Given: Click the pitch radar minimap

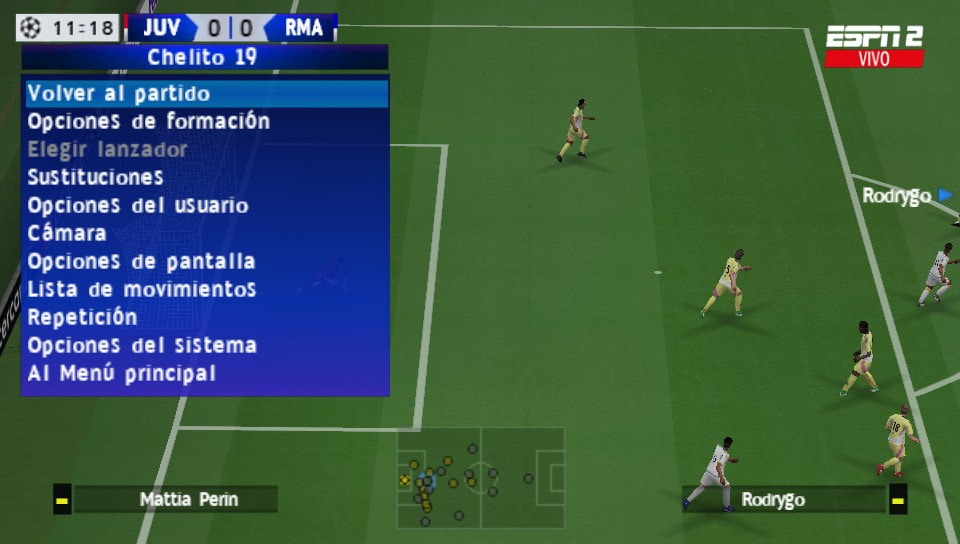Looking at the screenshot, I should point(481,478).
